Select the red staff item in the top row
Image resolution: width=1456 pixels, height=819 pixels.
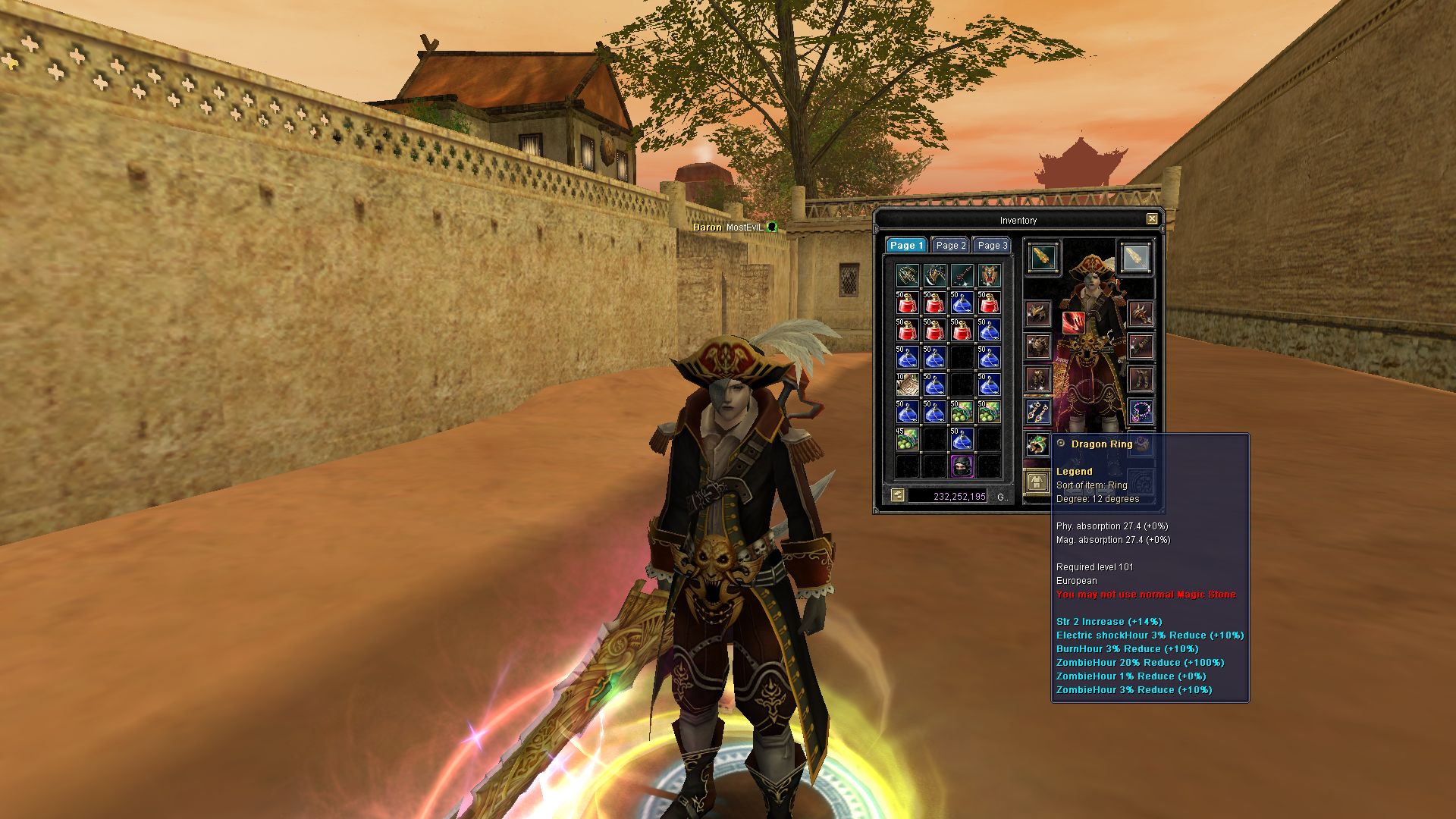tap(962, 275)
